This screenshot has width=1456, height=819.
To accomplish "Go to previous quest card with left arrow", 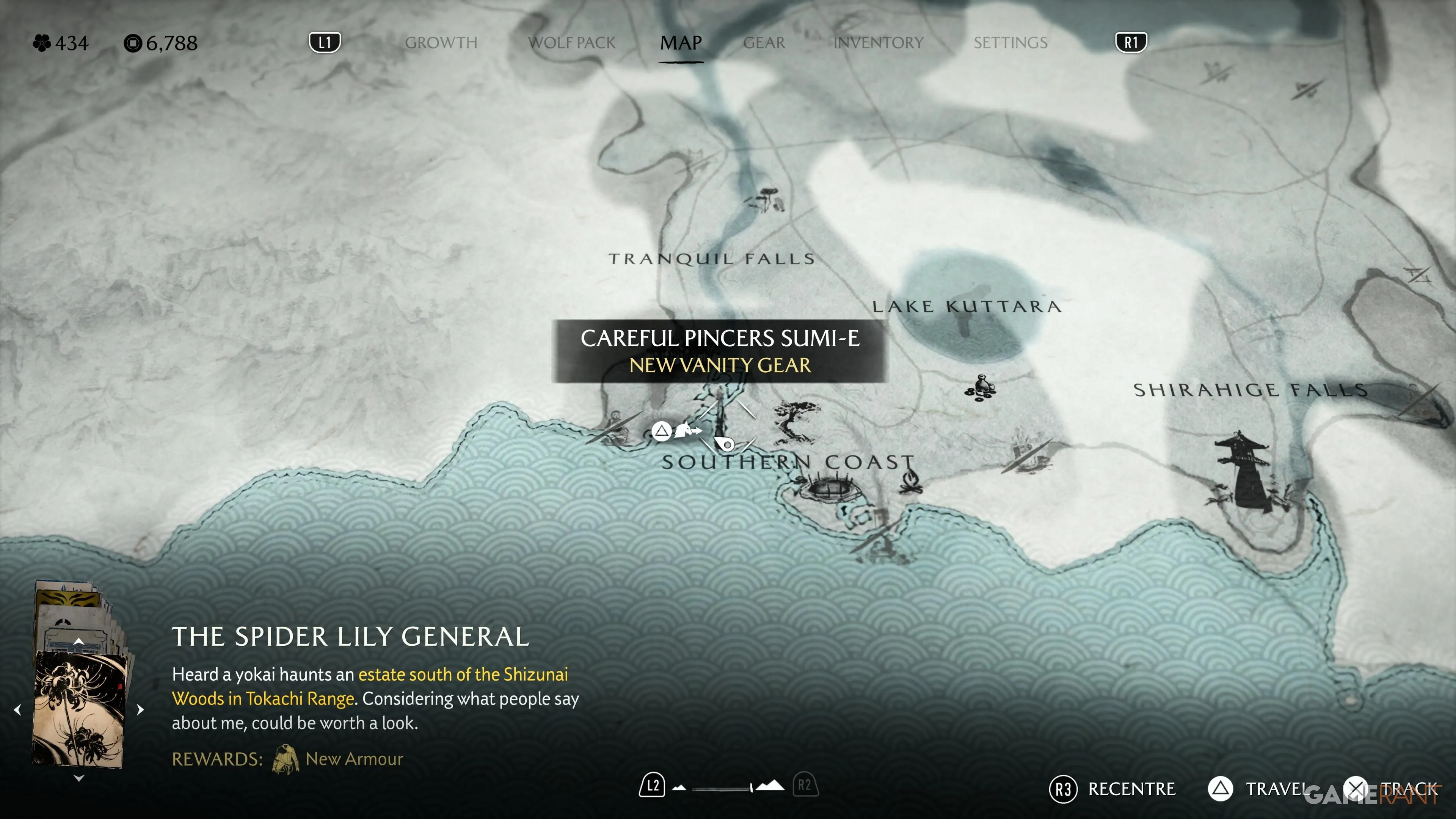I will pos(17,709).
